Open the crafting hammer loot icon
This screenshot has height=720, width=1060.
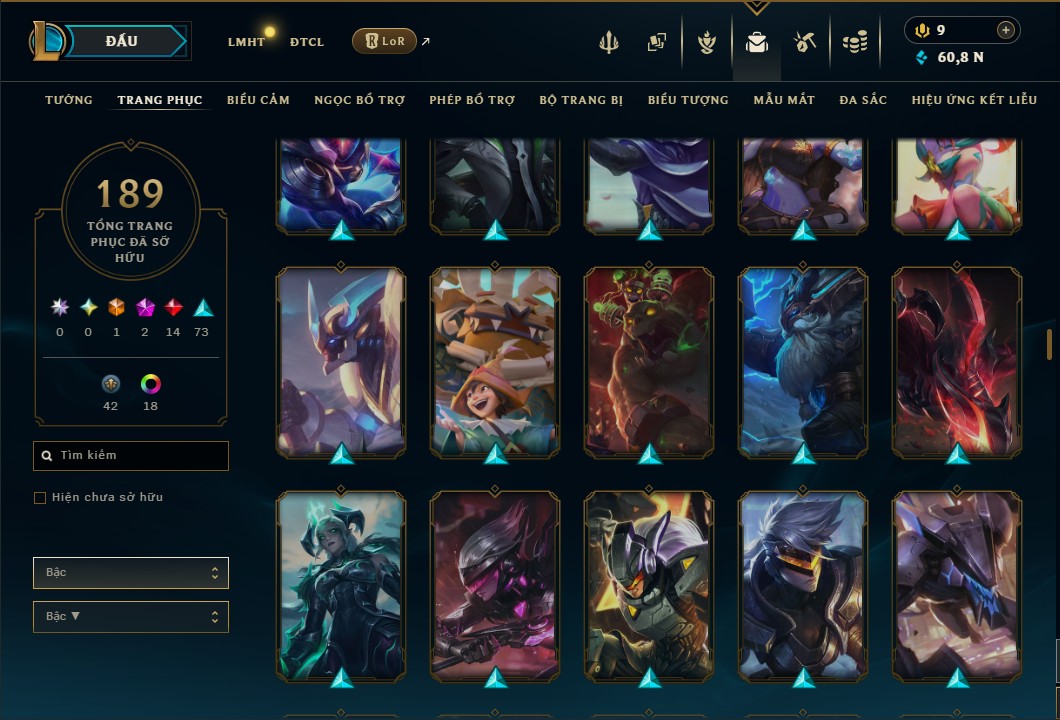(x=805, y=42)
